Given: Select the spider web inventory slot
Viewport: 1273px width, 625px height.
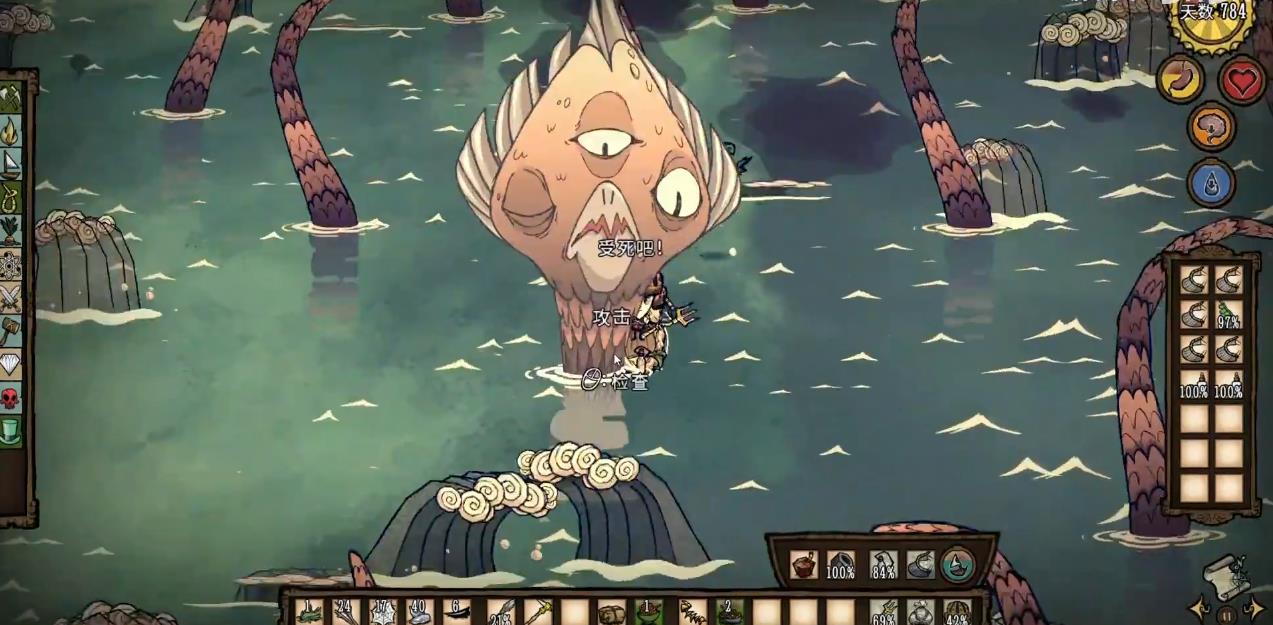Looking at the screenshot, I should pyautogui.click(x=381, y=612).
